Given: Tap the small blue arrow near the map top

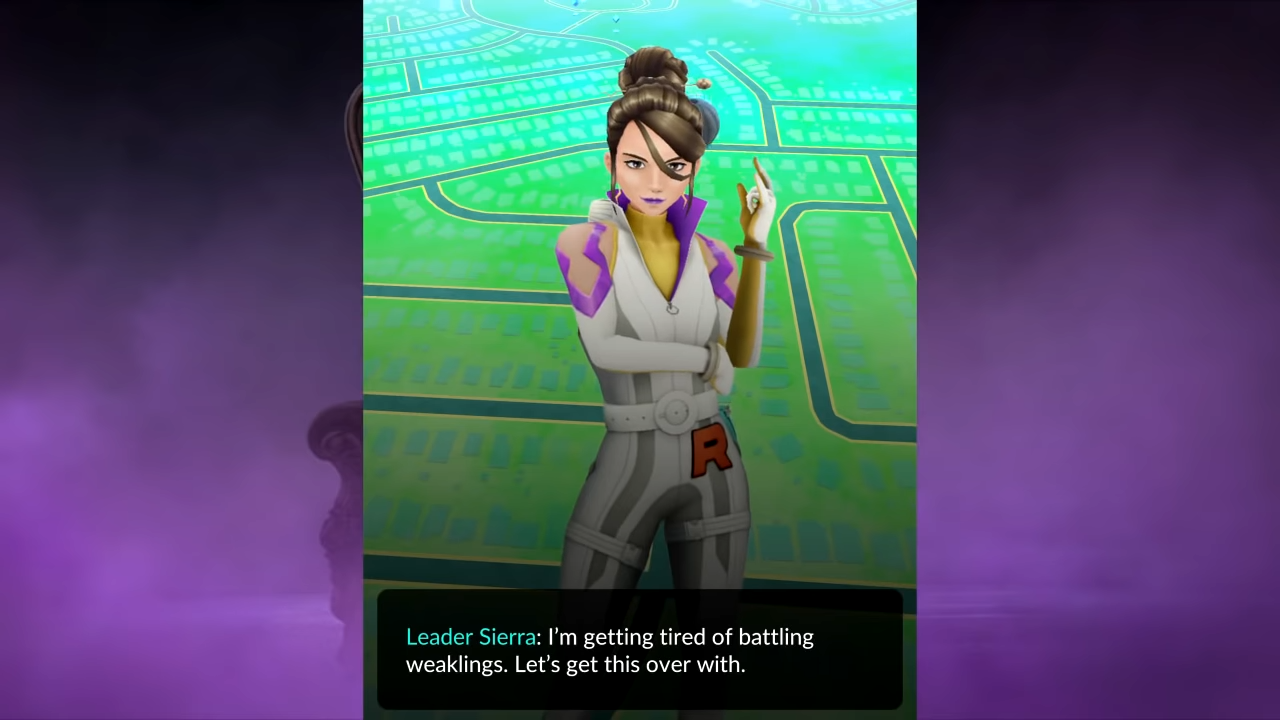Looking at the screenshot, I should 616,20.
